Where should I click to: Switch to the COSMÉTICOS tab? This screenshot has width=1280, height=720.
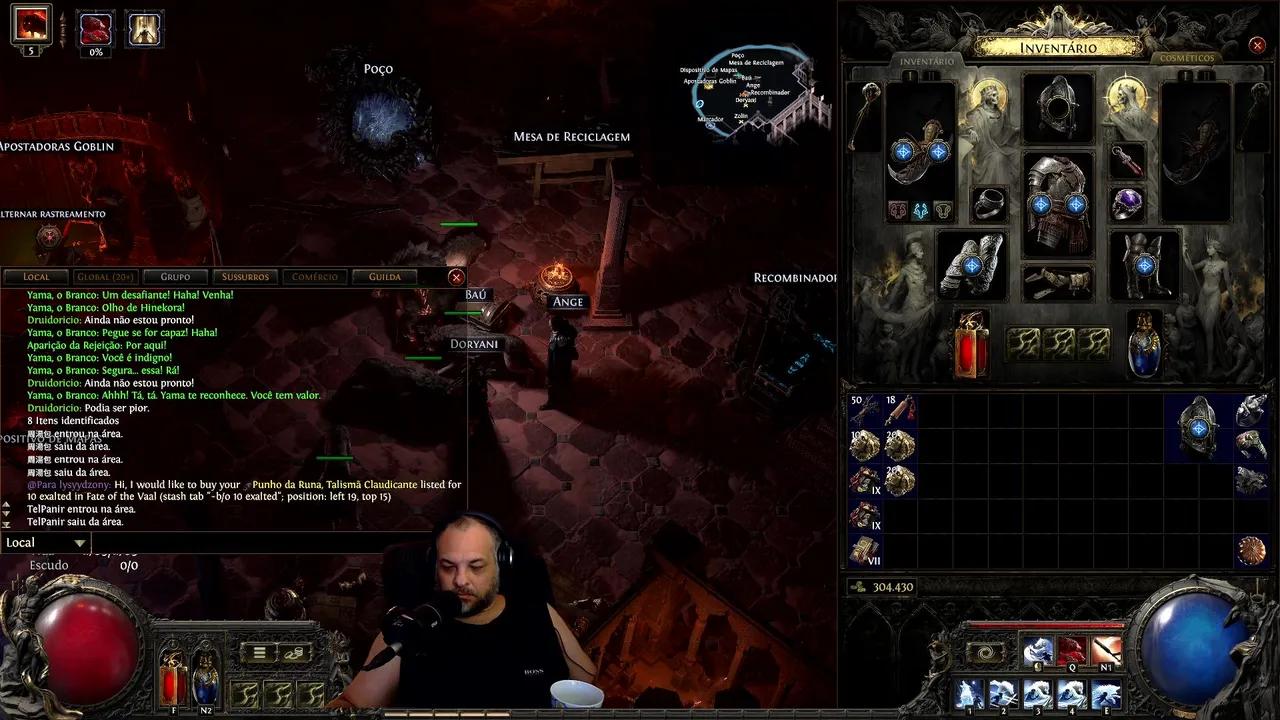1186,58
